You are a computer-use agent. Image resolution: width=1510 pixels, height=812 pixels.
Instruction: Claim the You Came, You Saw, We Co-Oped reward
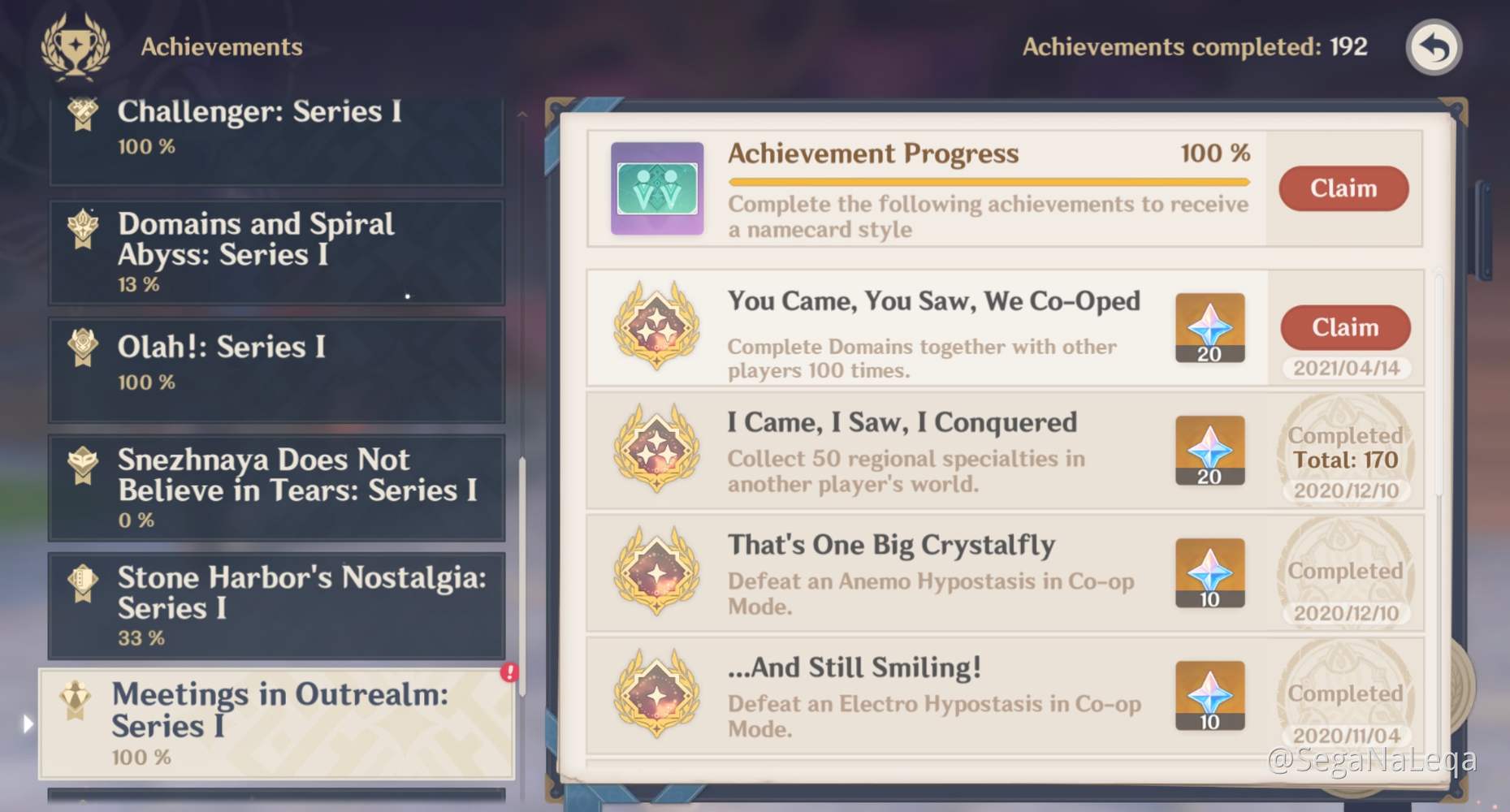1345,327
